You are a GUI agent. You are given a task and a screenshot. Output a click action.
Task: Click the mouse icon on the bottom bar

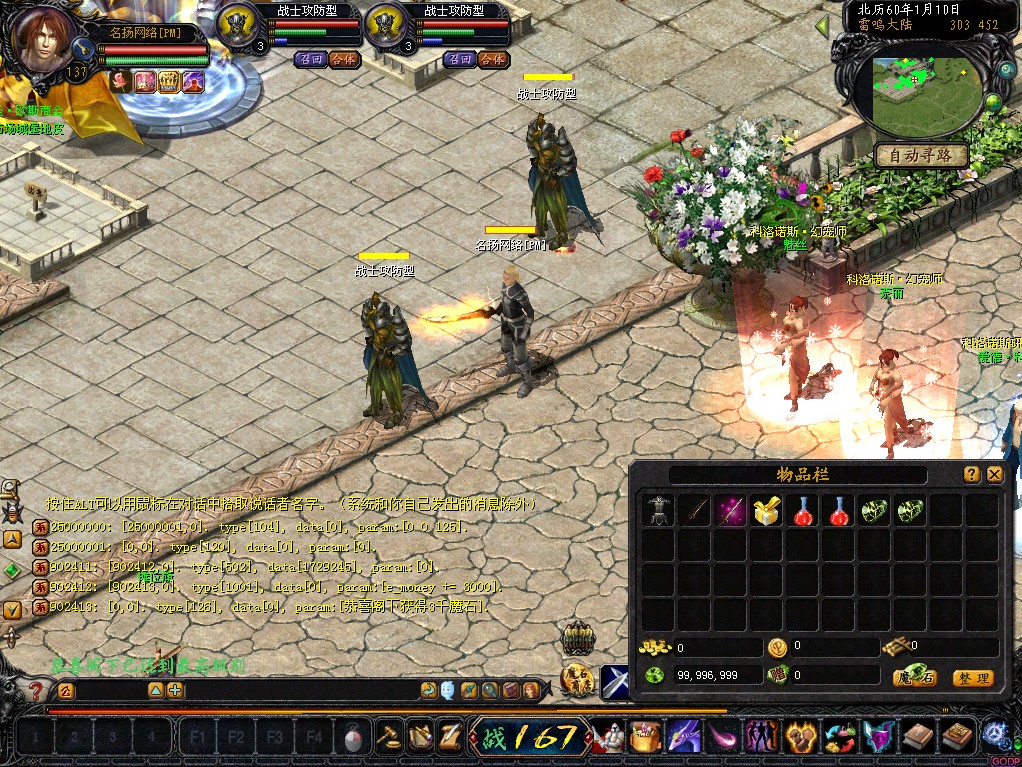352,738
